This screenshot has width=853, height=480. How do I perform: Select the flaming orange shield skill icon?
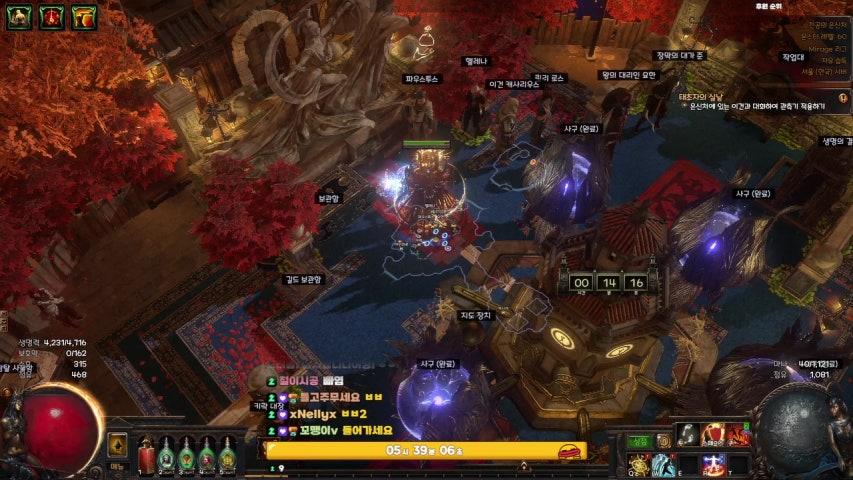tap(713, 434)
